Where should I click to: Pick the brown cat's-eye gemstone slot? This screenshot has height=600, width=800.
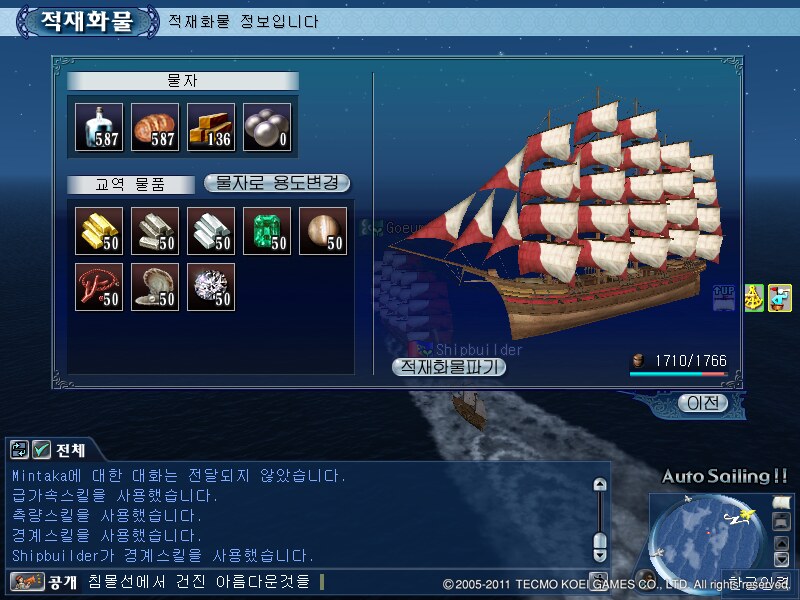(x=323, y=231)
